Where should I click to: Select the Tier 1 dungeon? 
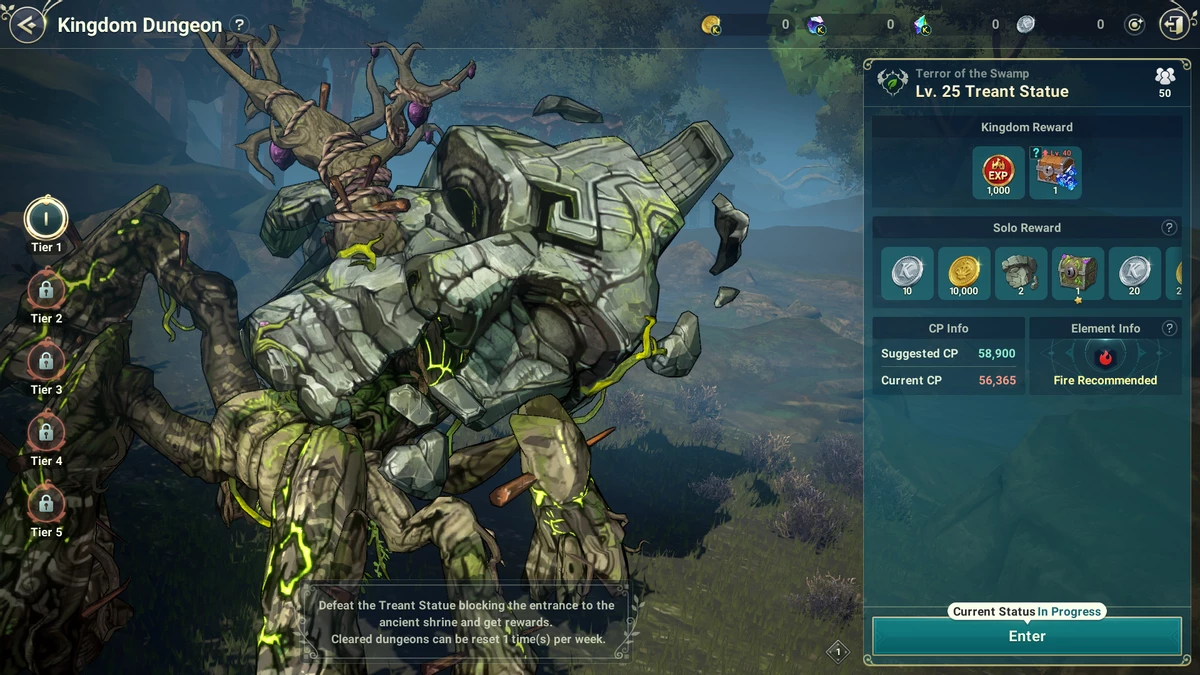pos(46,220)
